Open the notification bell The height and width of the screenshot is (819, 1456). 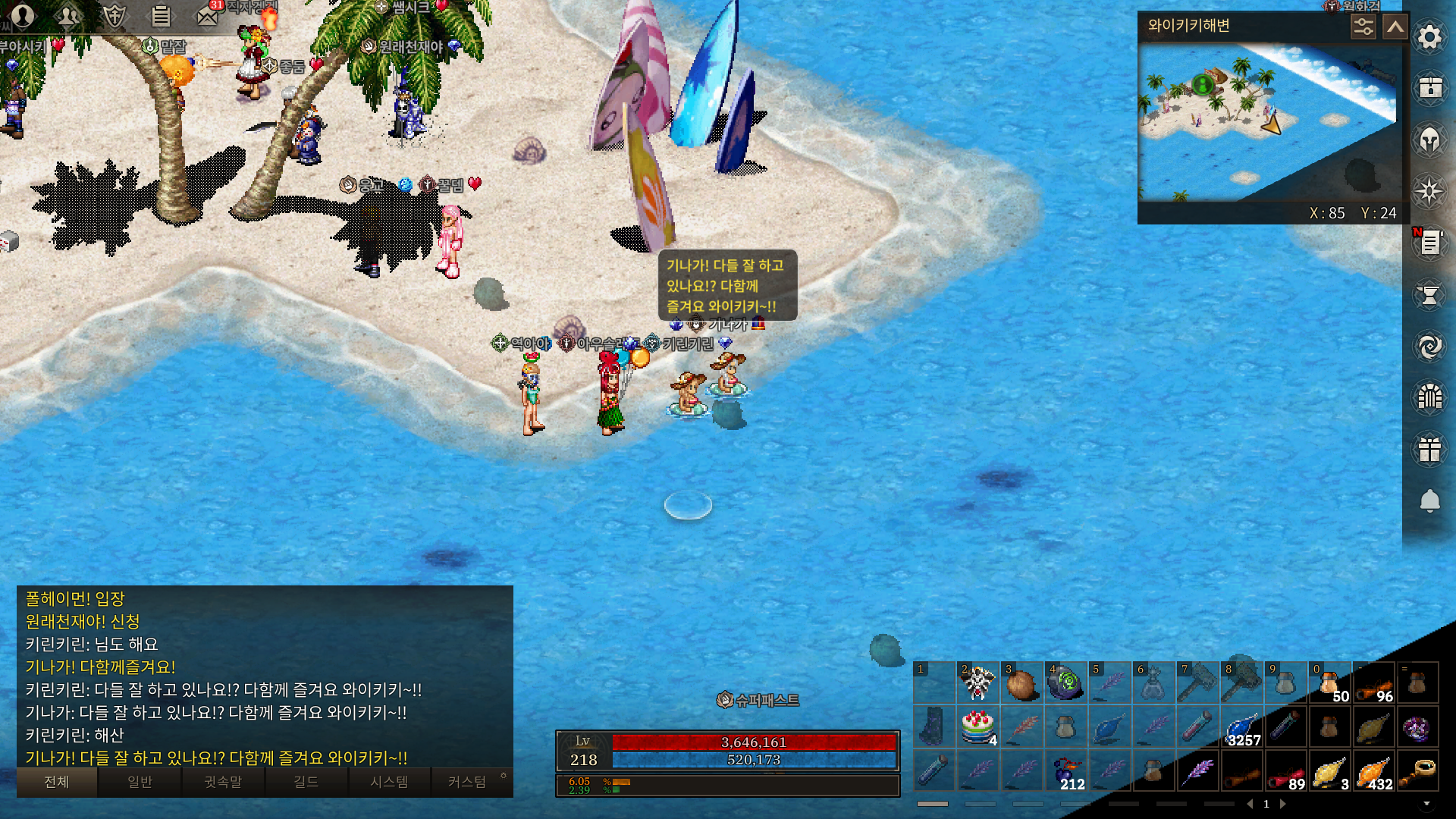click(1429, 500)
